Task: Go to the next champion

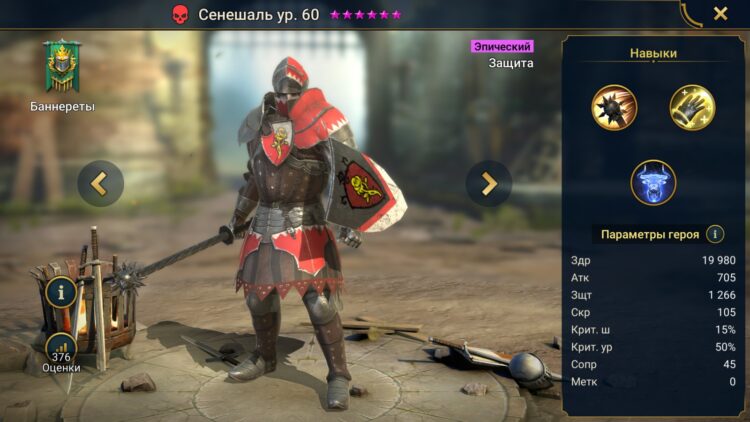Action: pos(489,183)
